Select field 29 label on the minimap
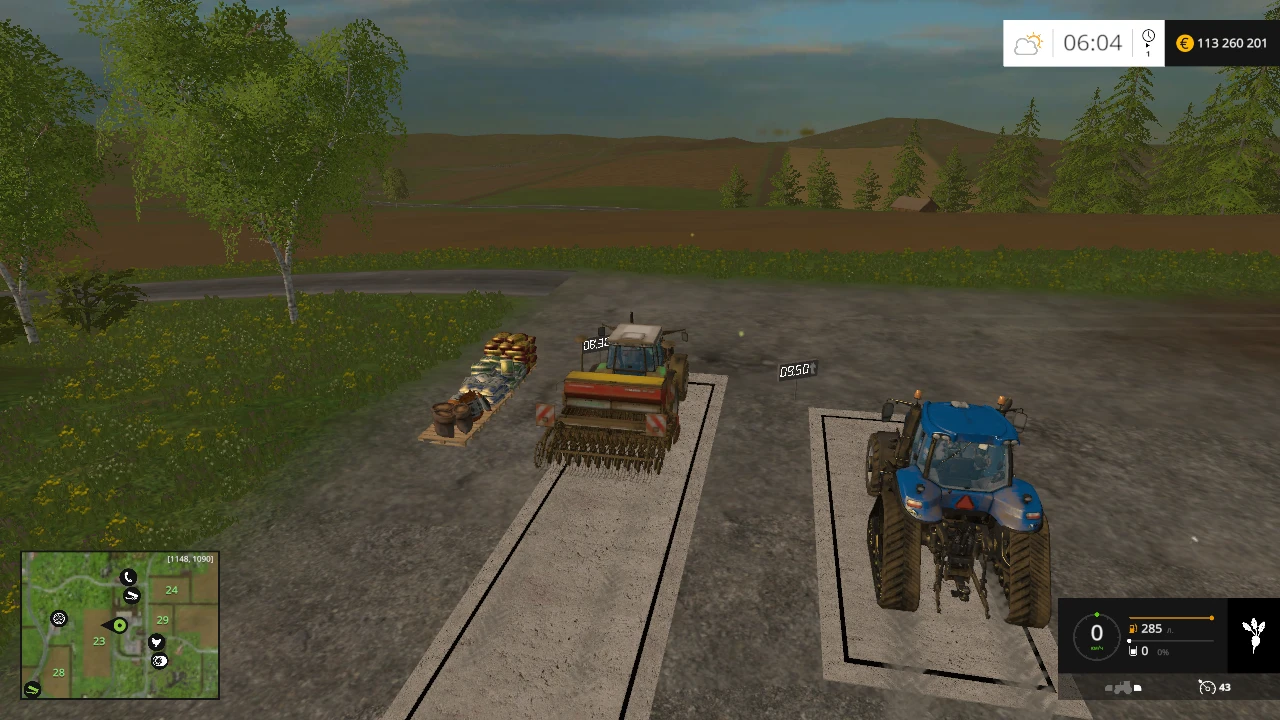Viewport: 1280px width, 720px height. [x=162, y=619]
